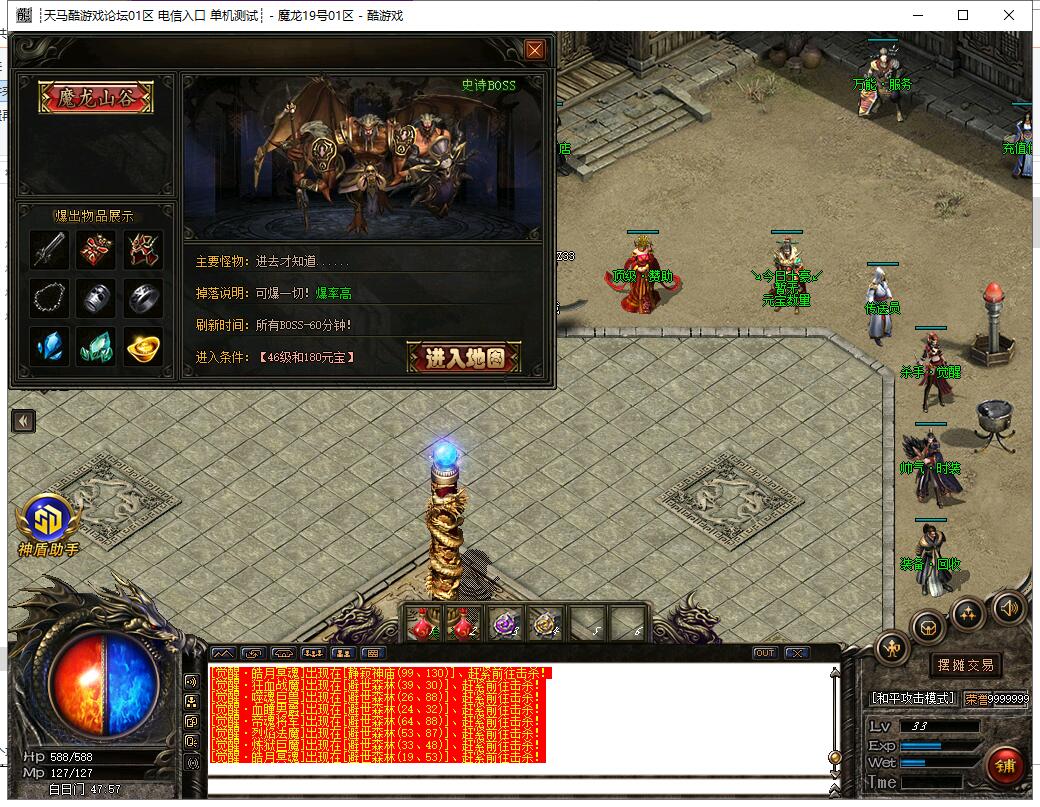Maximize the game window
1040x807 pixels.
click(963, 15)
